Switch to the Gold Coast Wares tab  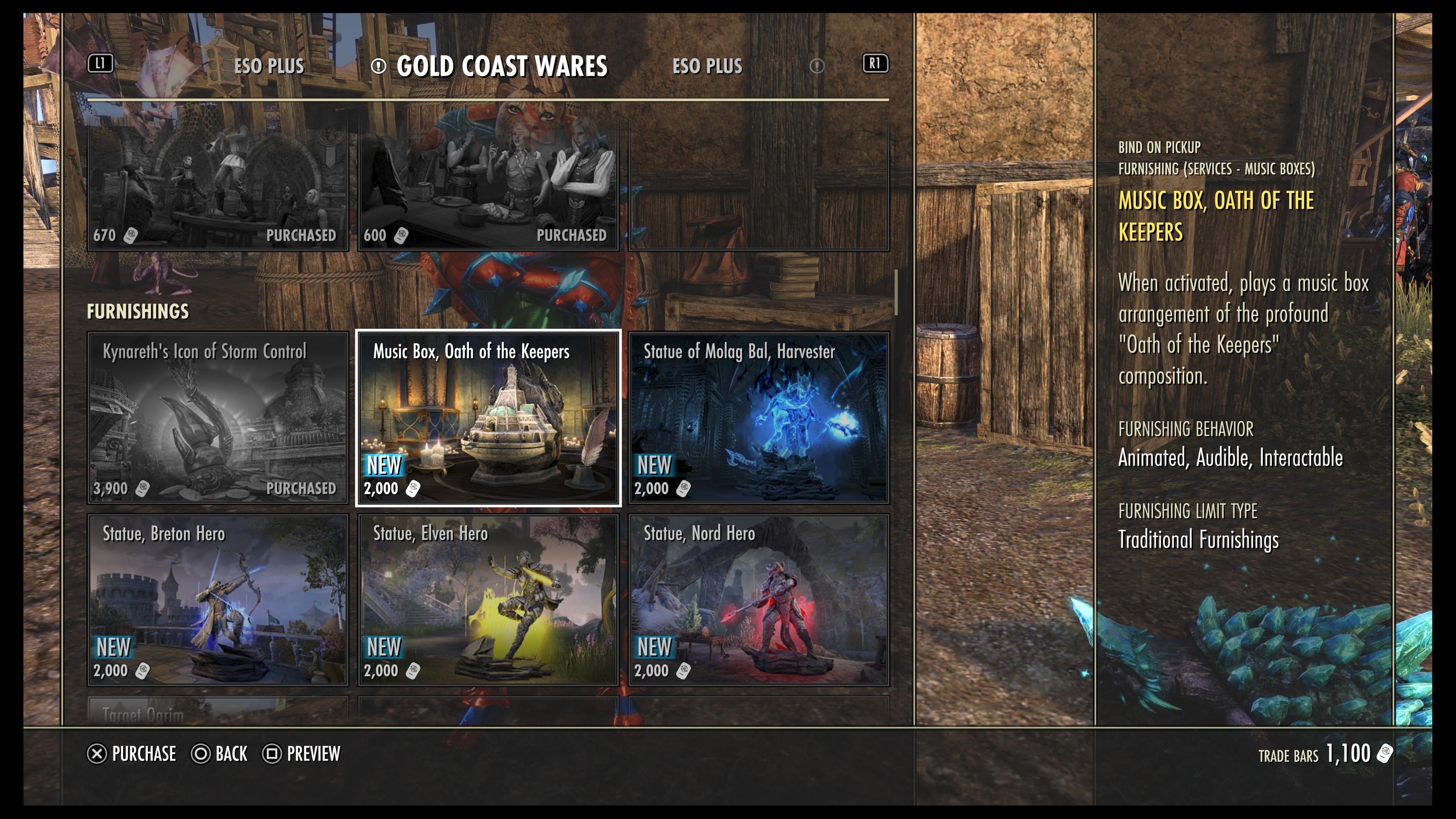(501, 66)
